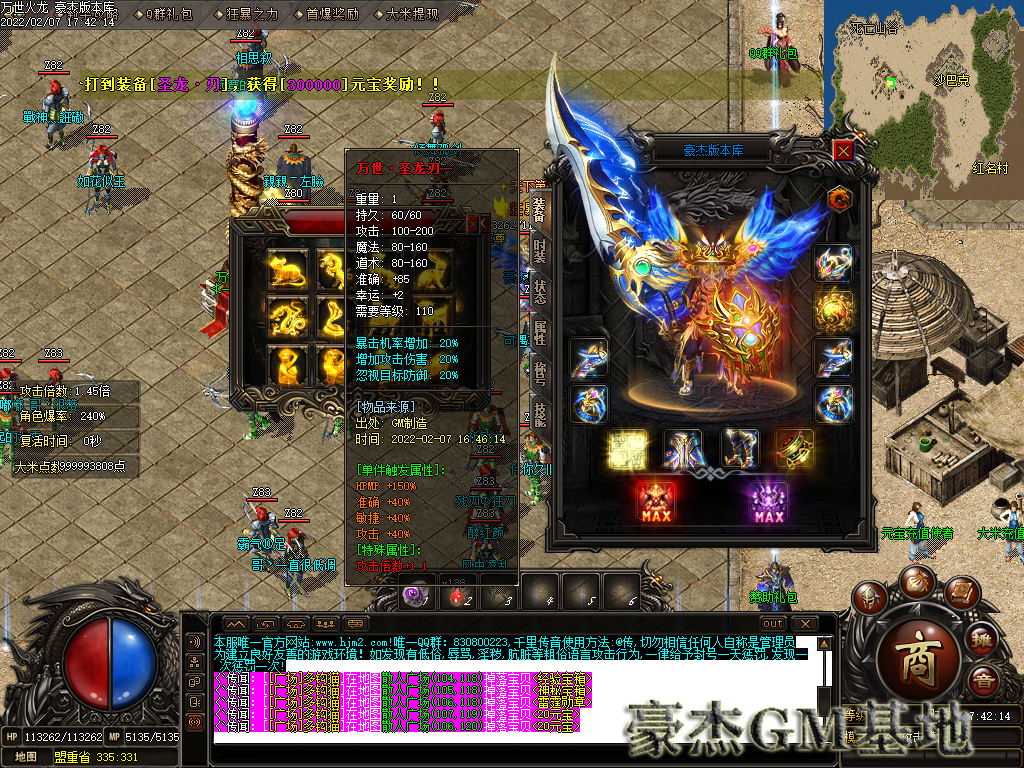Image resolution: width=1024 pixels, height=768 pixels.
Task: Click the chat panel's out button
Action: [x=773, y=623]
